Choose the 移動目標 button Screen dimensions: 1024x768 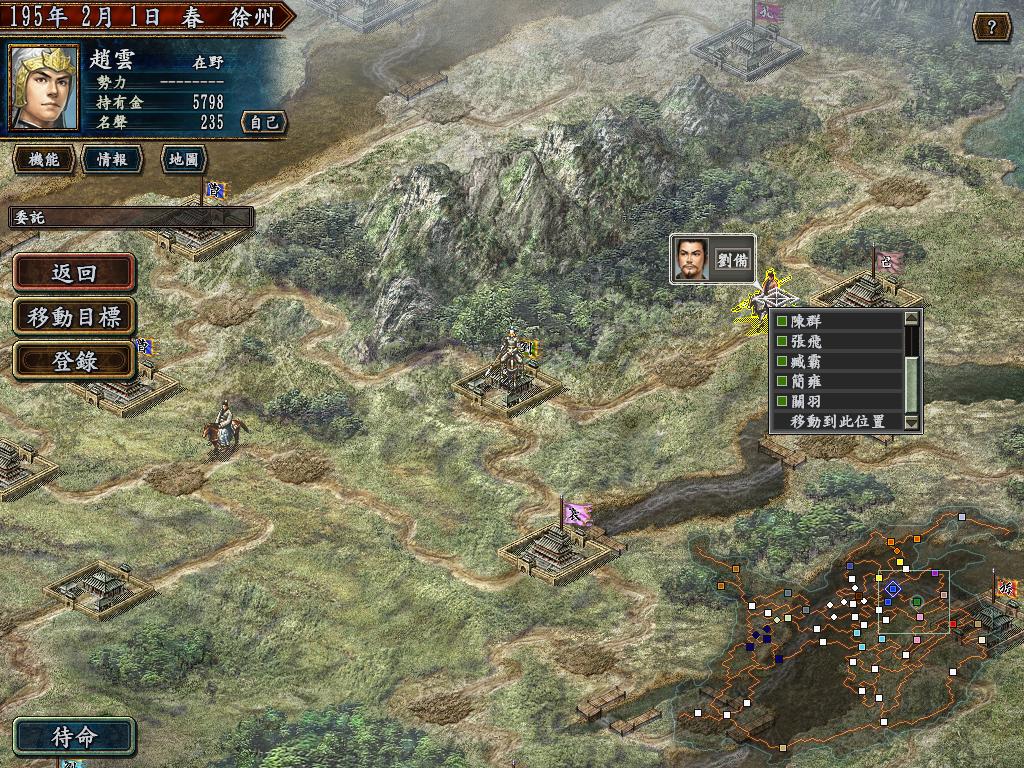coord(74,317)
